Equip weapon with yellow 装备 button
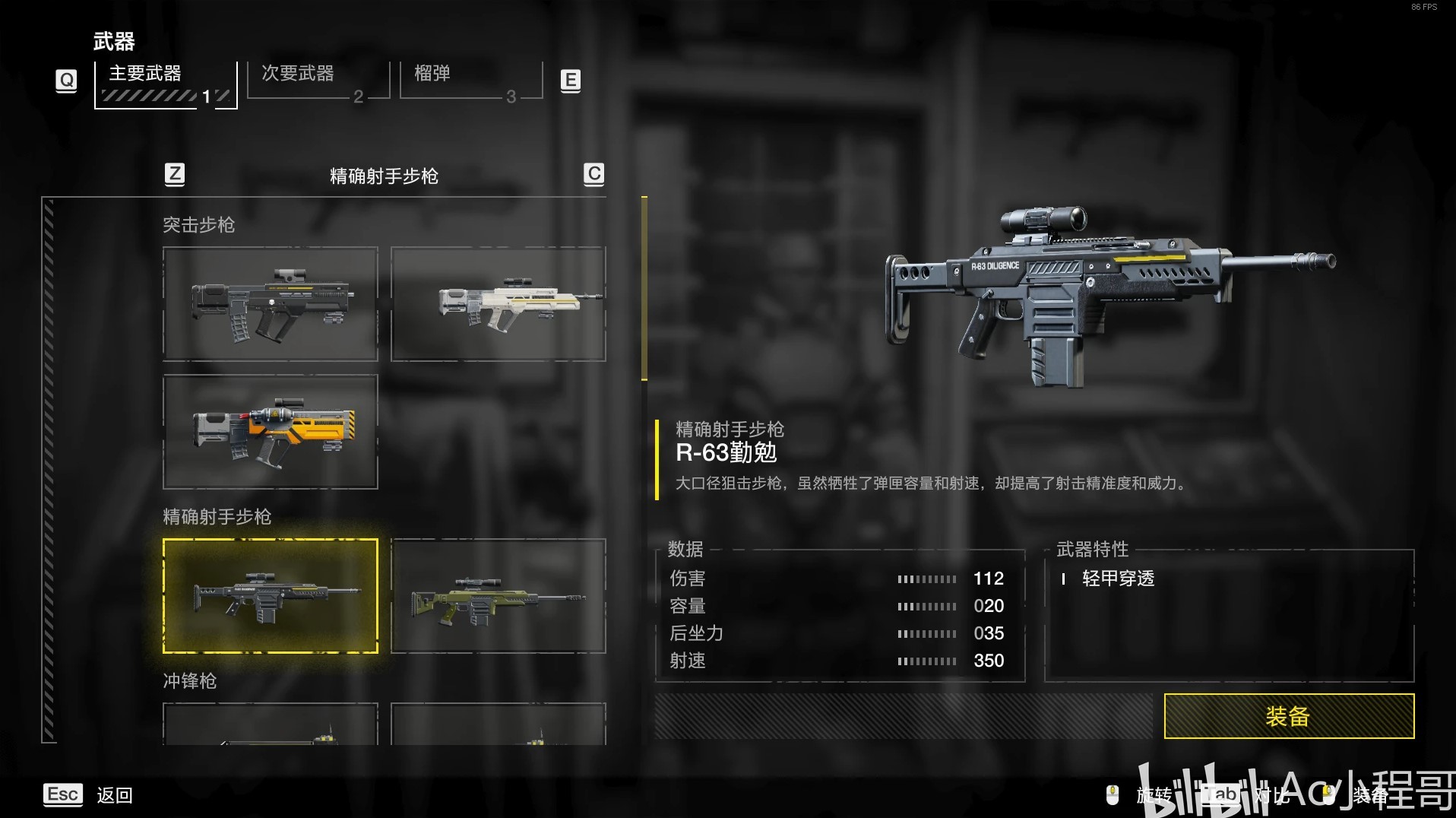This screenshot has width=1456, height=818. pyautogui.click(x=1288, y=716)
